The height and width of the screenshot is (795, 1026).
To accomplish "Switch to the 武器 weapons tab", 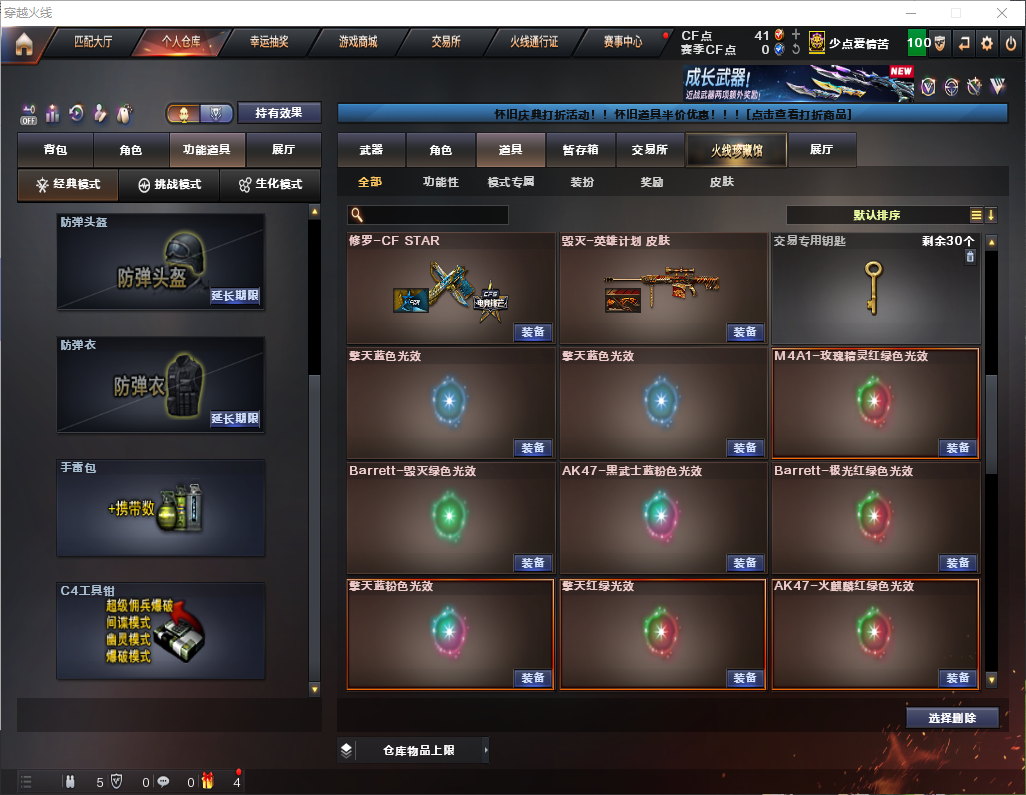I will [x=371, y=150].
